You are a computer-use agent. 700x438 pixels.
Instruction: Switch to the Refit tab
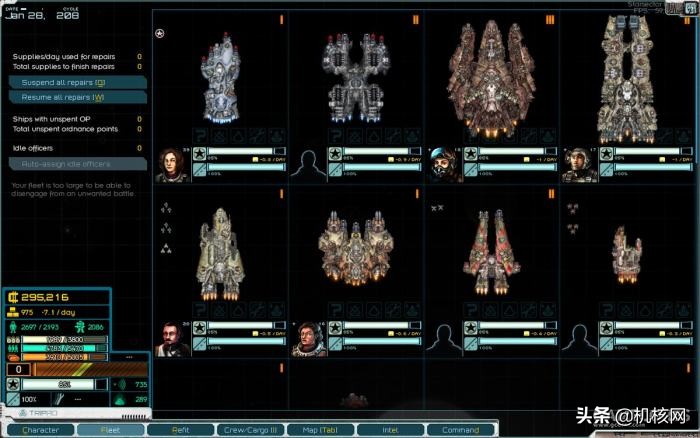[x=179, y=430]
